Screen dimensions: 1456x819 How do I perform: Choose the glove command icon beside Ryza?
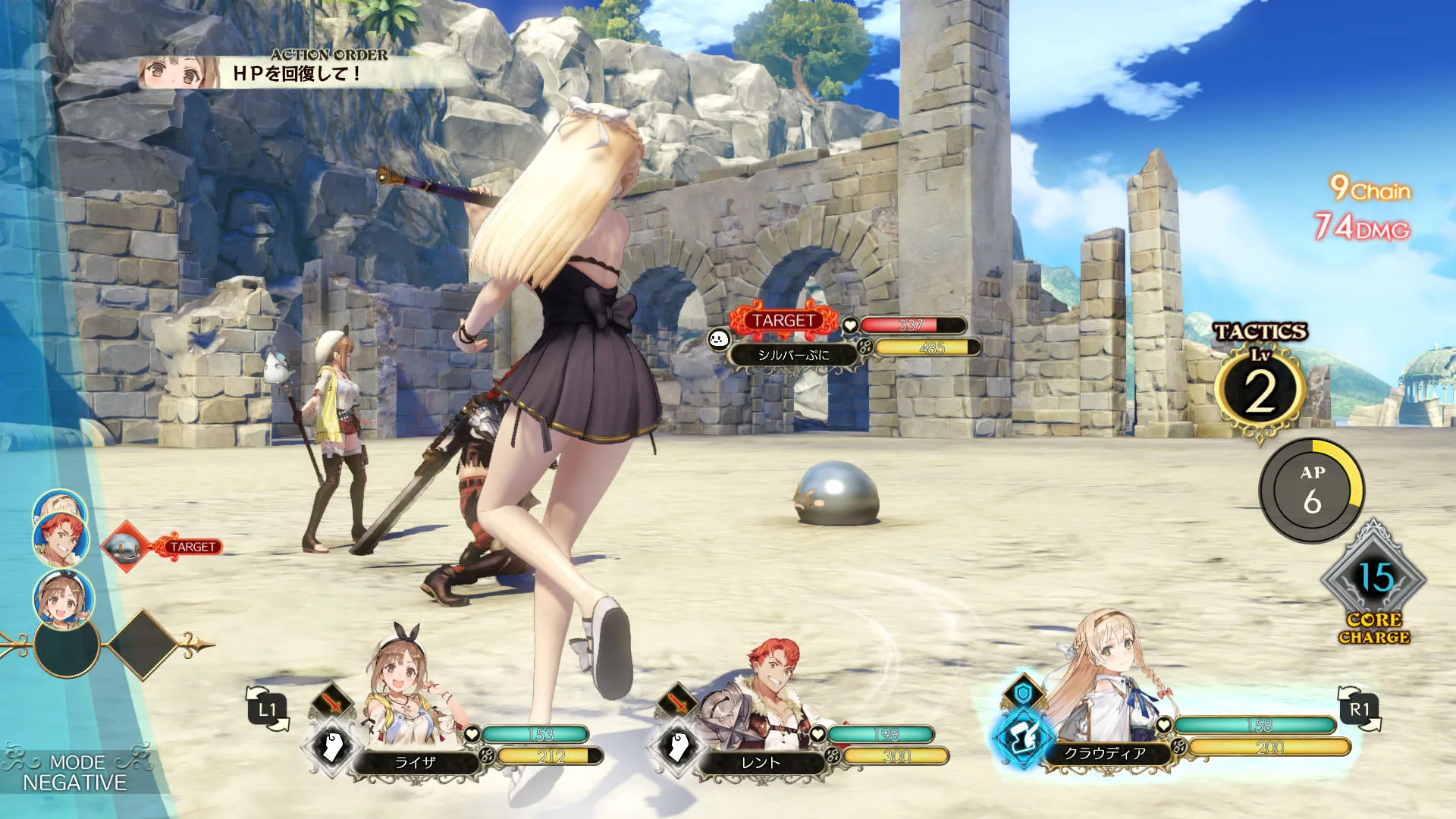tap(332, 746)
